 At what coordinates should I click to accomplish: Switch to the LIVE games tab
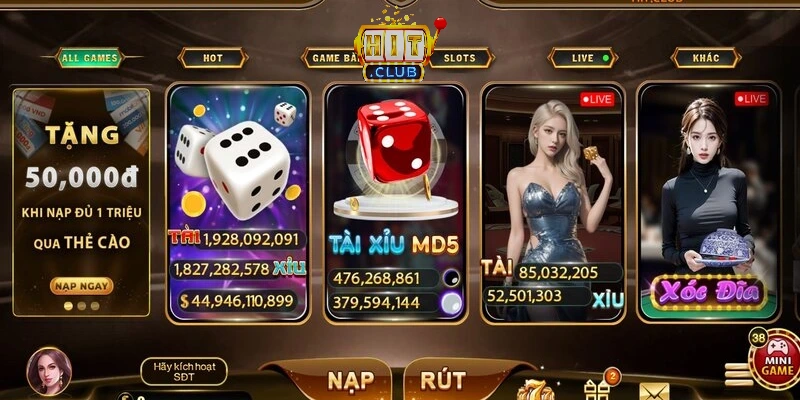point(590,58)
